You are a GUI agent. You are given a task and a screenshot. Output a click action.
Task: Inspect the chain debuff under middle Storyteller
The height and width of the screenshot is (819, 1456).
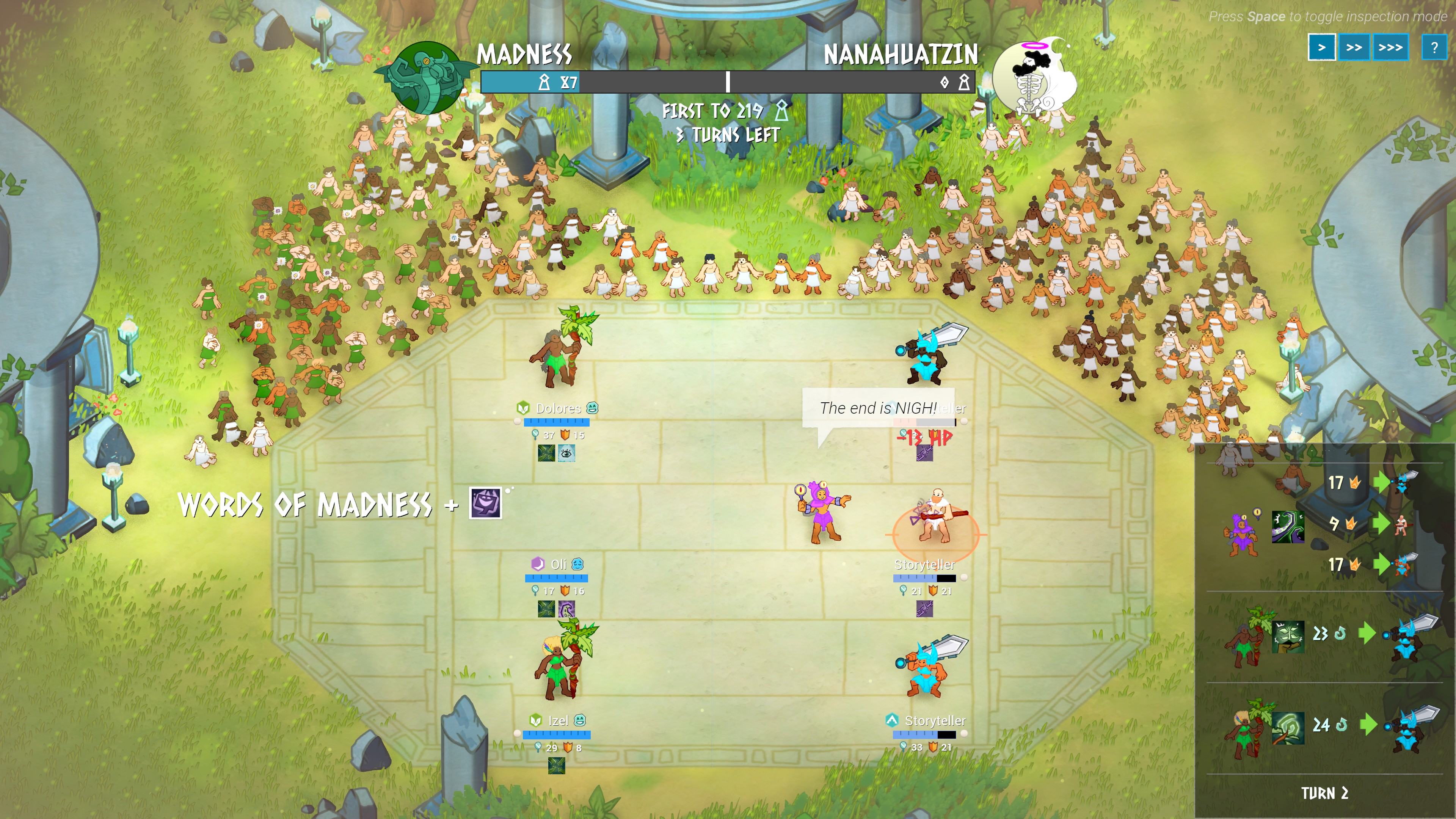click(x=924, y=609)
